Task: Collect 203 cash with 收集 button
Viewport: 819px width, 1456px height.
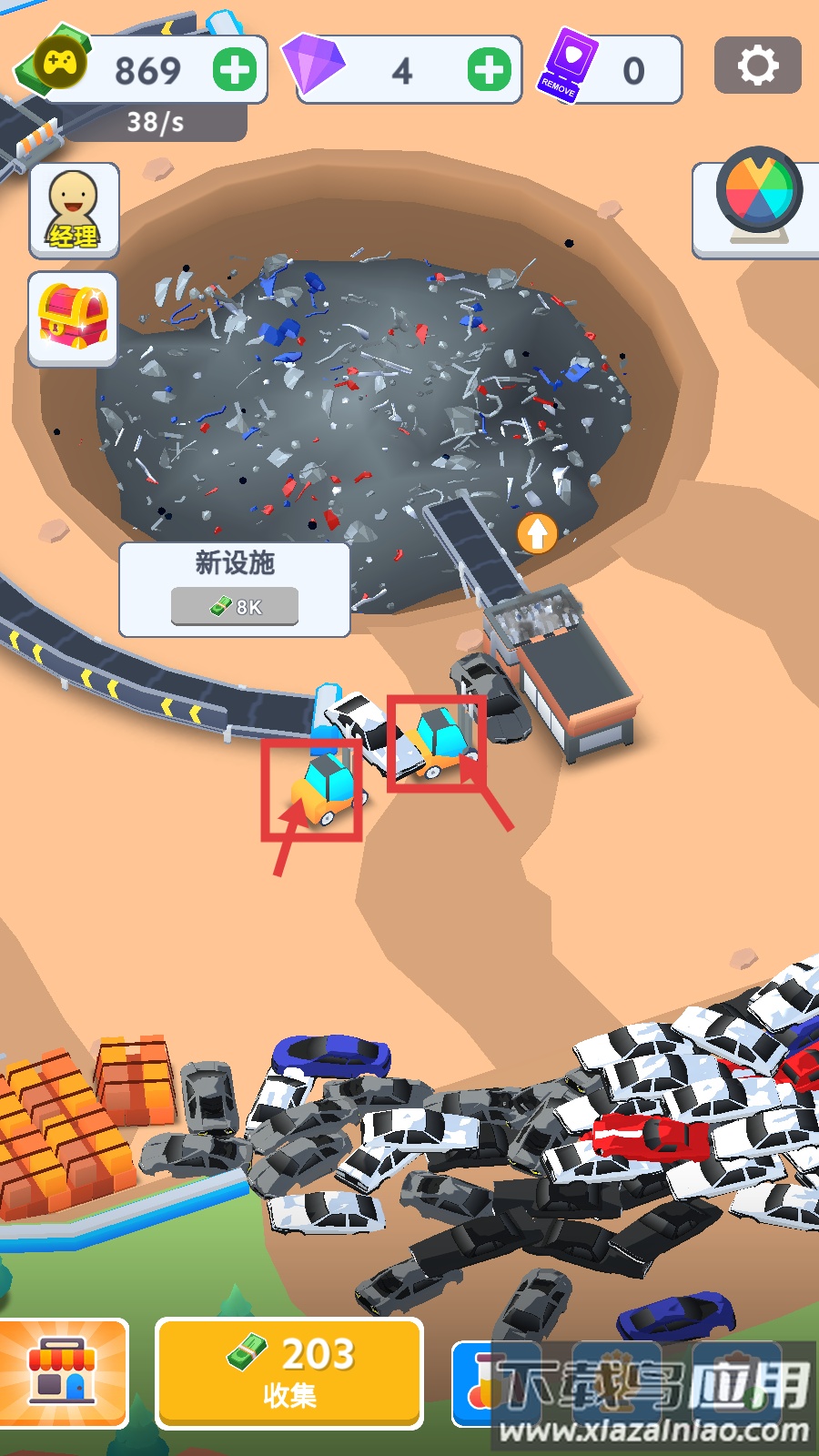Action: click(289, 1372)
